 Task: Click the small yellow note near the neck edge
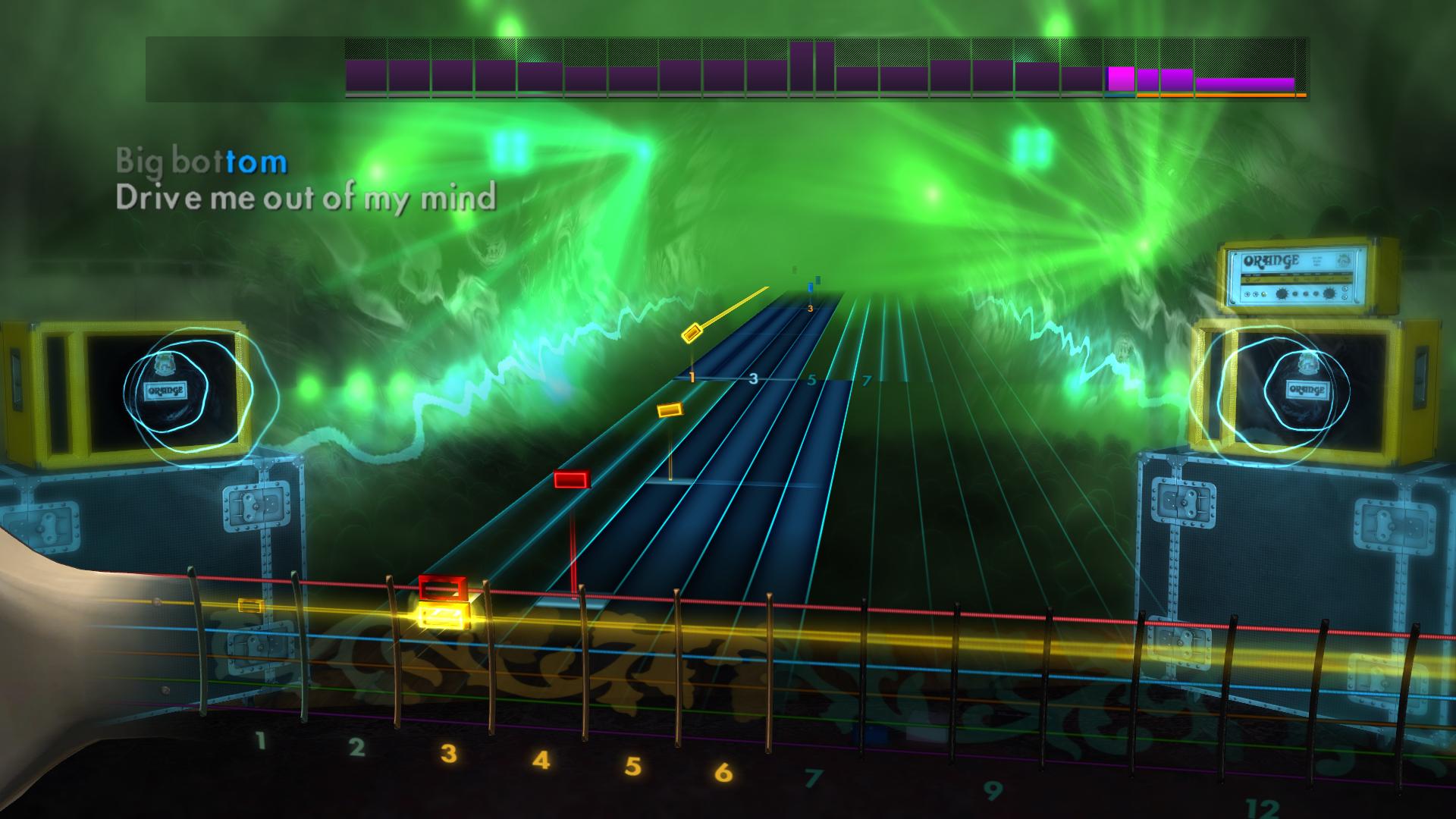250,604
